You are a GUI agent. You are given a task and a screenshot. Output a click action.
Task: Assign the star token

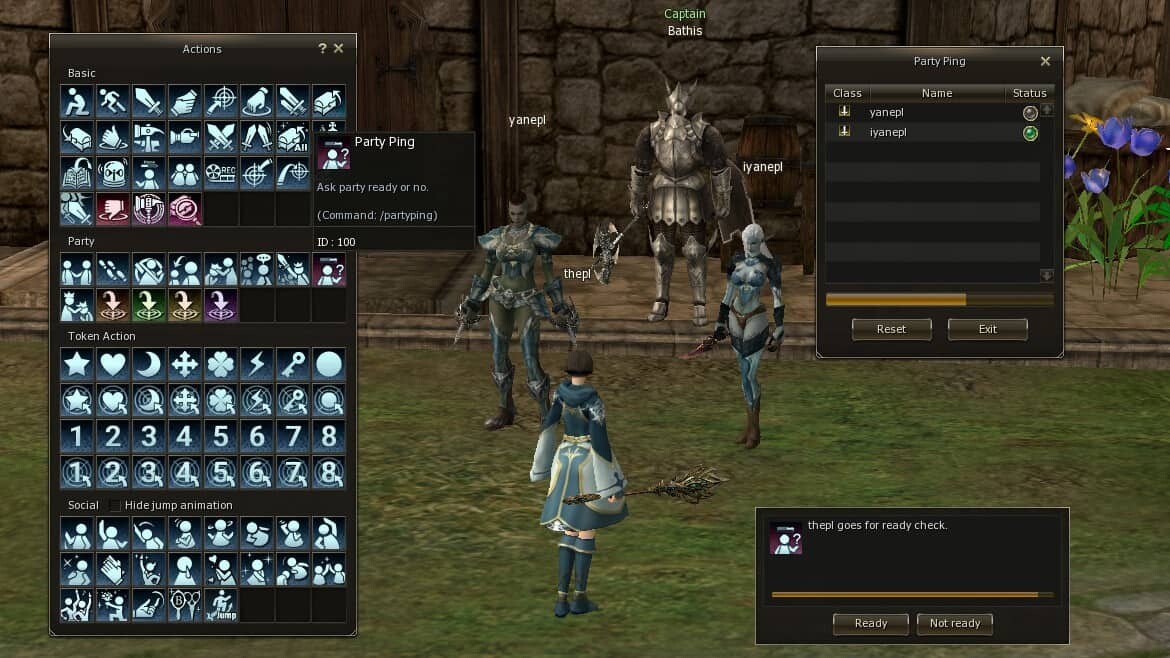(x=77, y=364)
